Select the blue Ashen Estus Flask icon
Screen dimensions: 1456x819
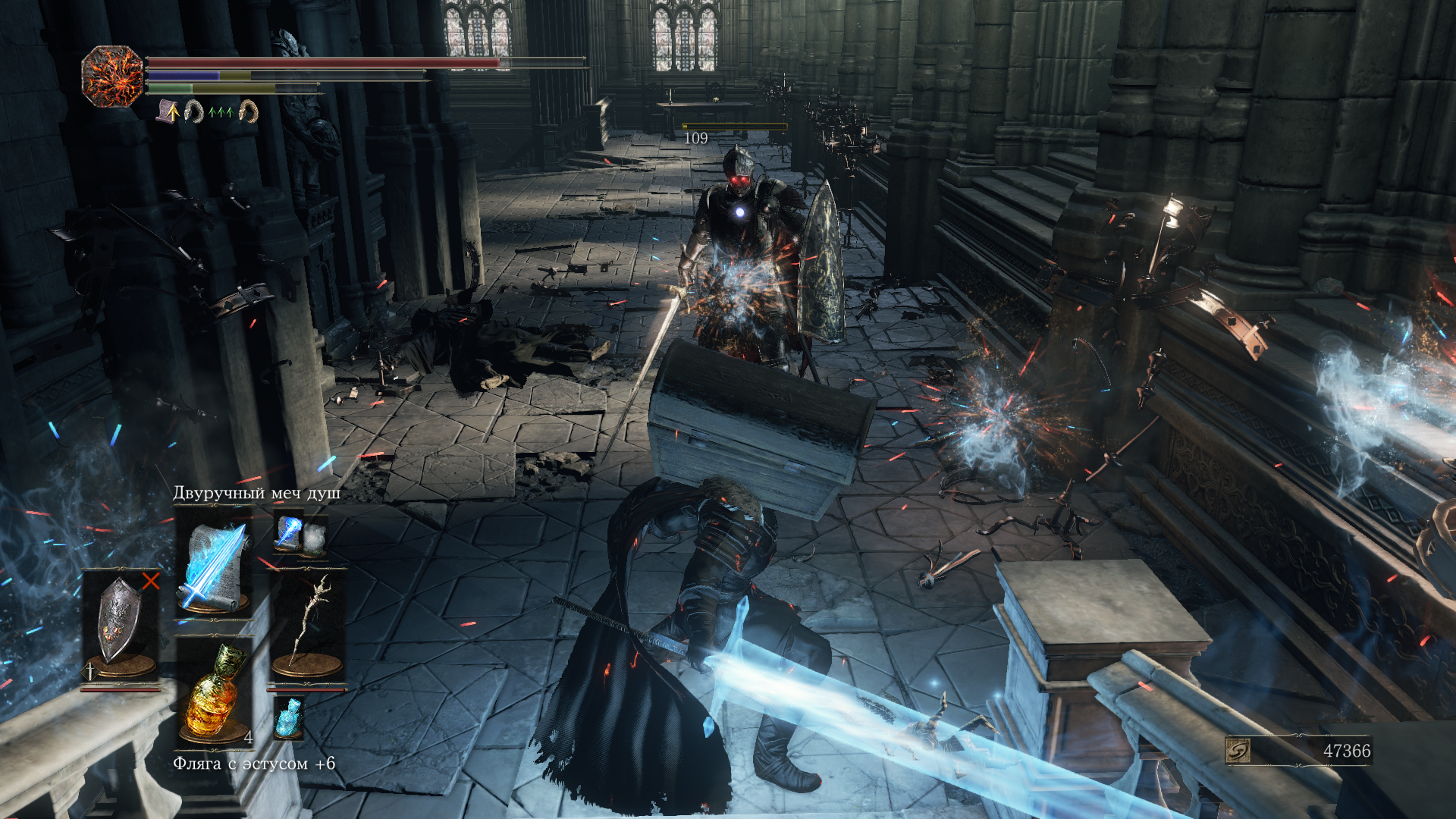click(289, 718)
